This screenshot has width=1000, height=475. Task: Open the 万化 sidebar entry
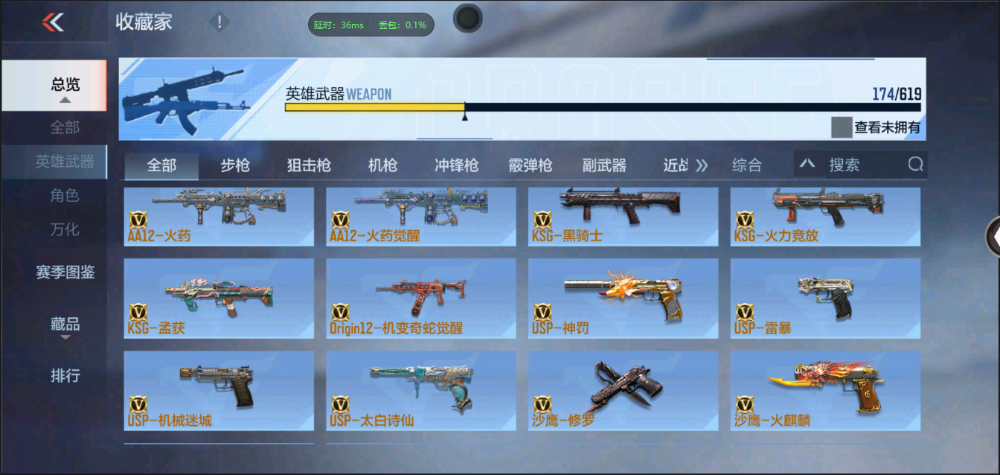click(65, 229)
